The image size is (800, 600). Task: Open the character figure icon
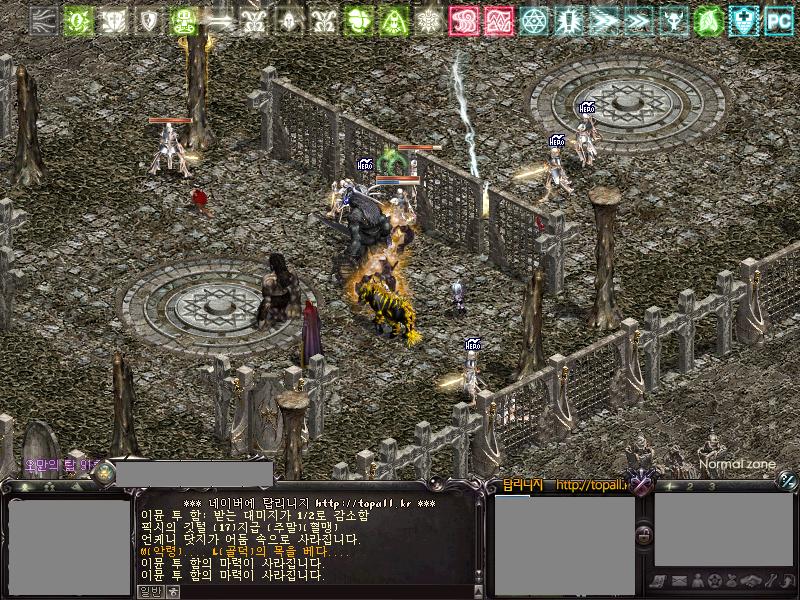697,581
